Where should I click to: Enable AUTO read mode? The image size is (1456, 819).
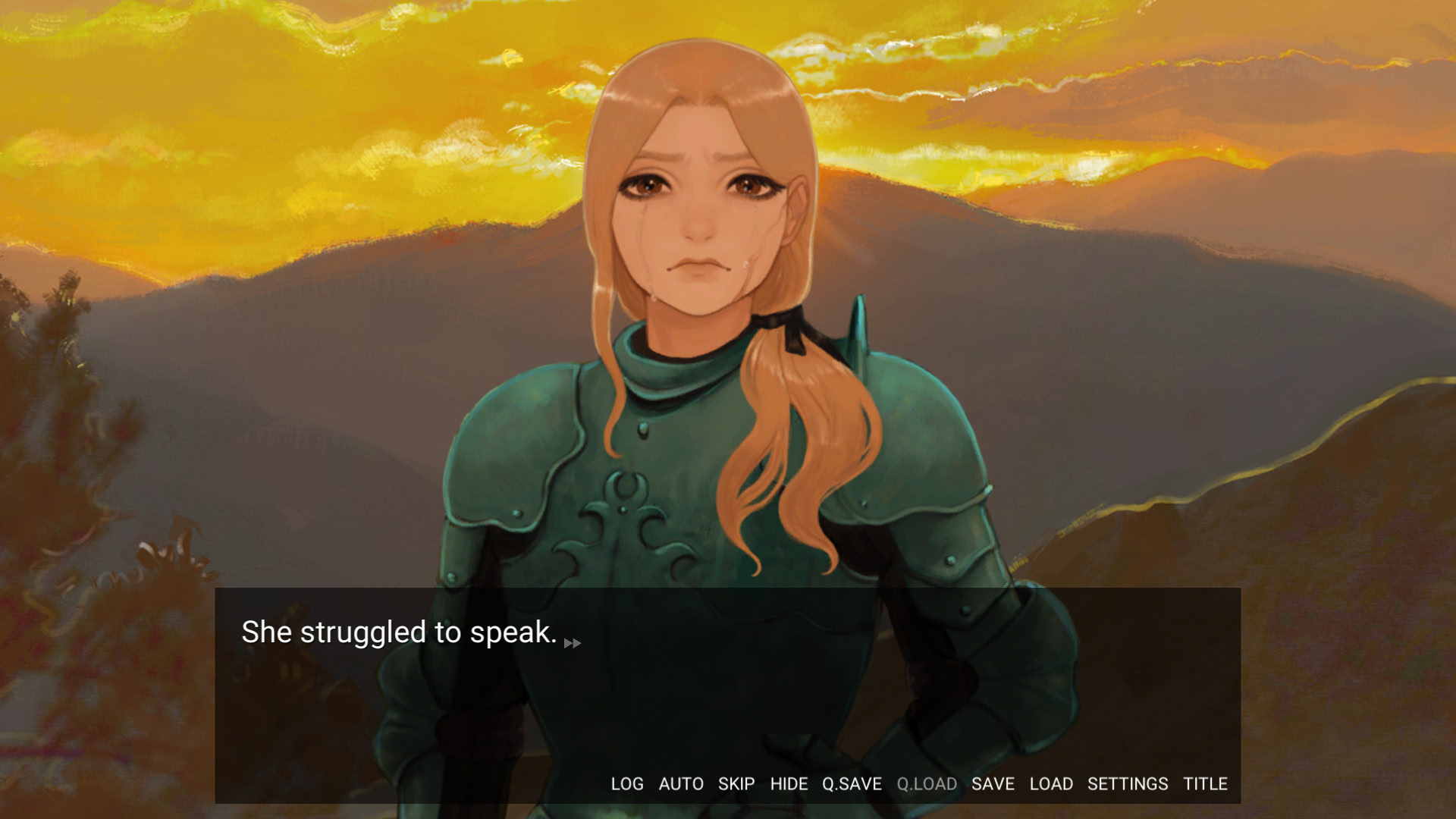tap(682, 784)
